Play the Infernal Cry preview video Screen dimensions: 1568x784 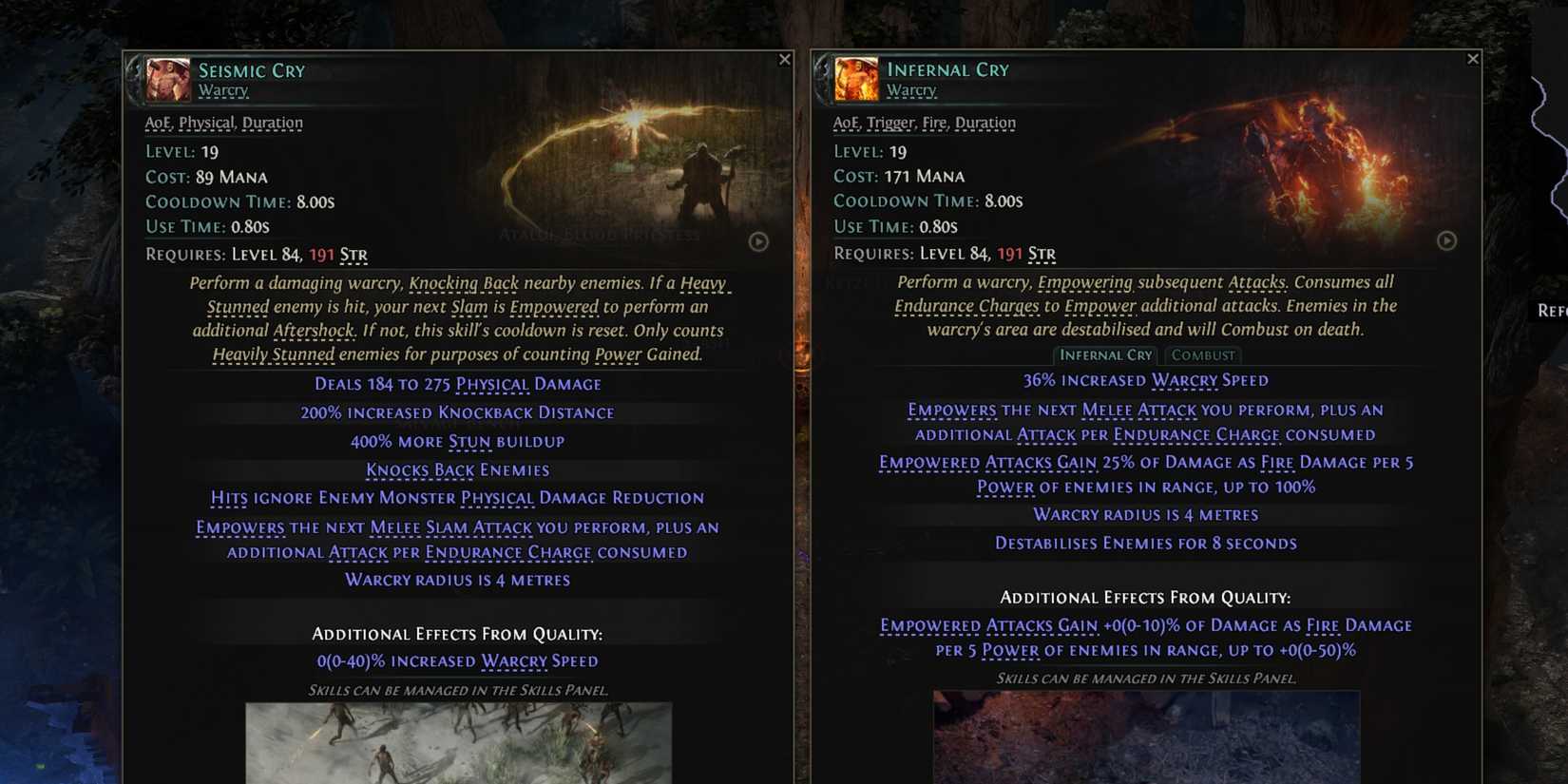coord(1446,242)
